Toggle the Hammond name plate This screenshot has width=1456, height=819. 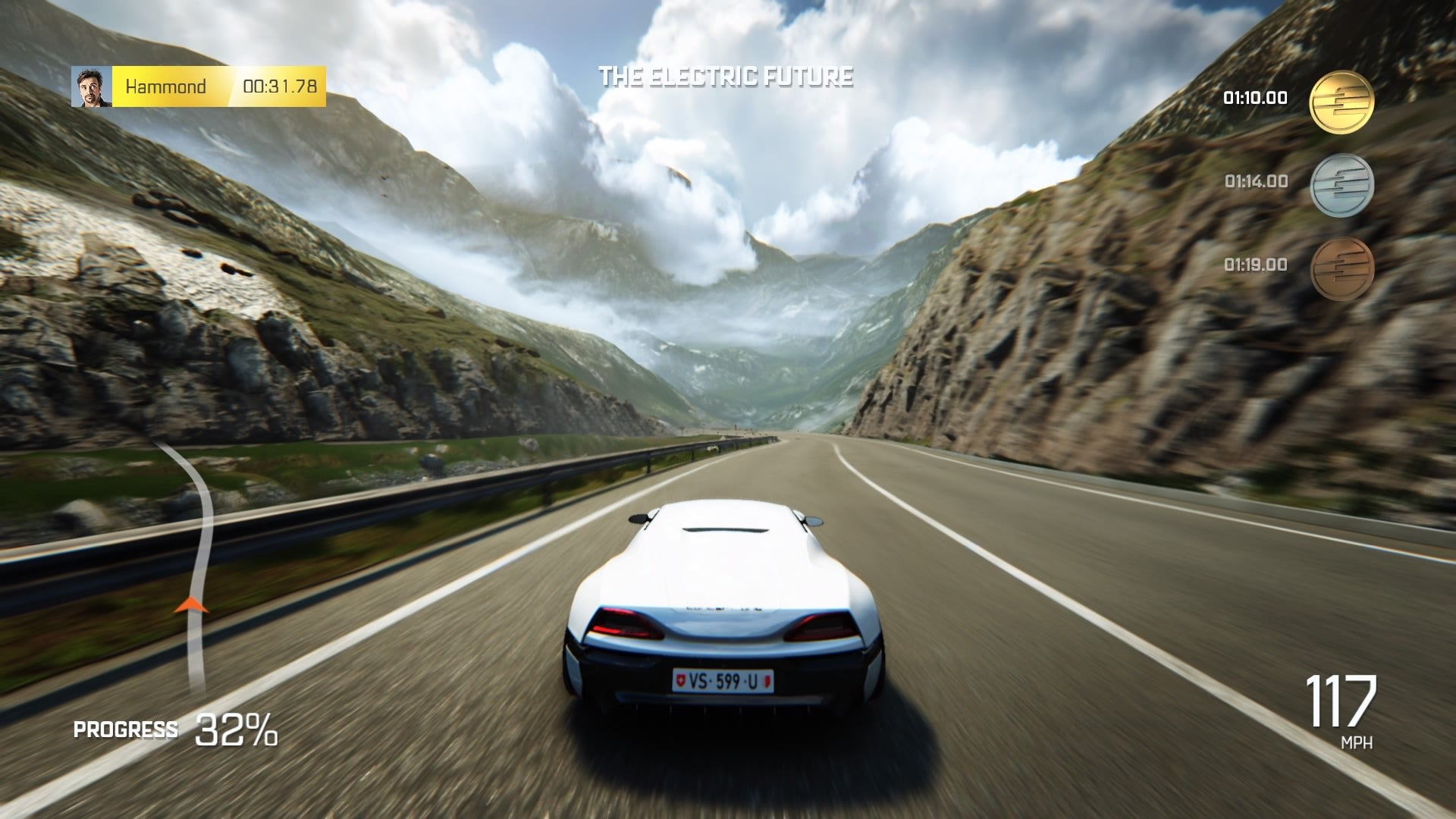coord(167,86)
